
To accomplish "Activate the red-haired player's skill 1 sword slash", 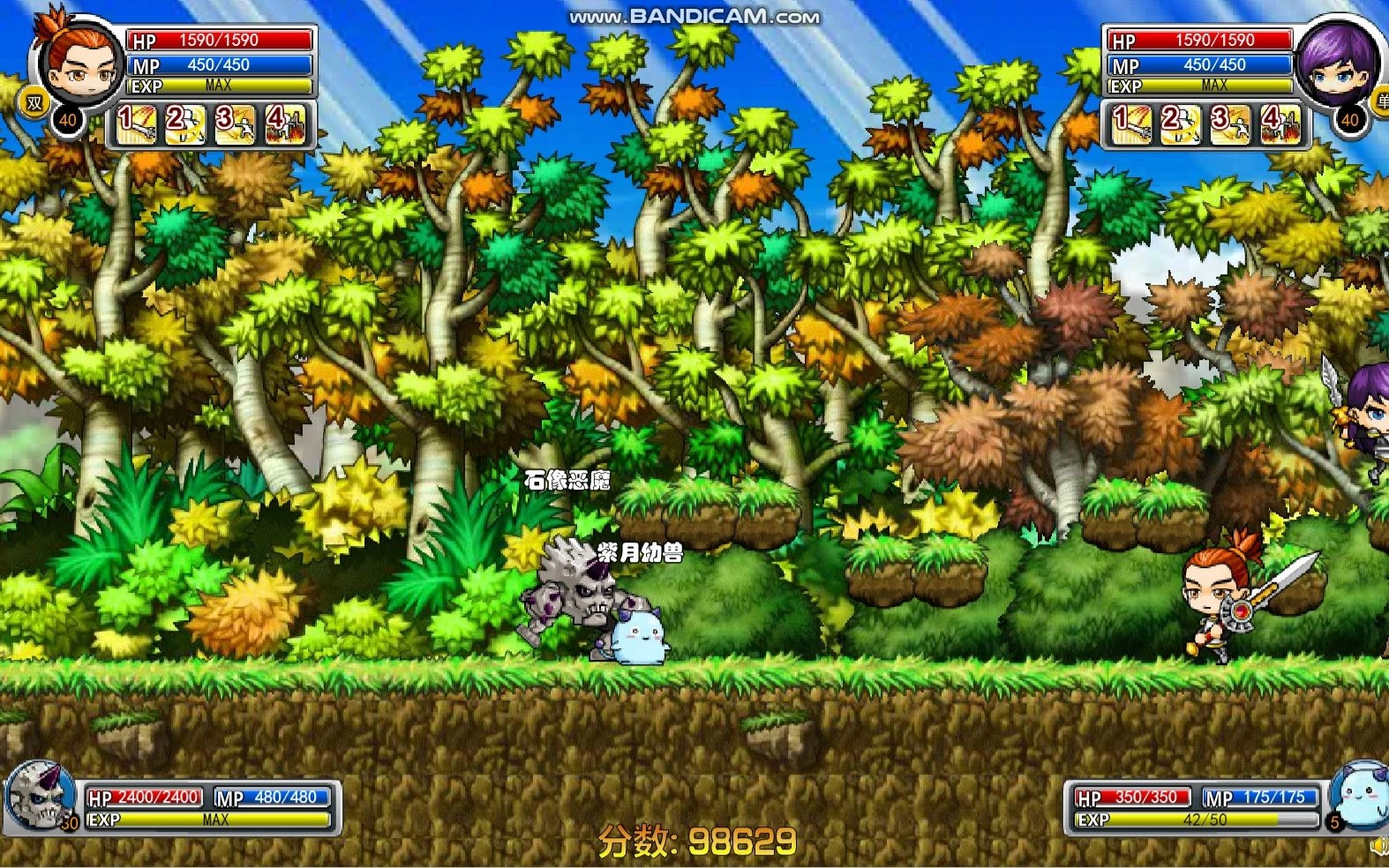I will (138, 124).
